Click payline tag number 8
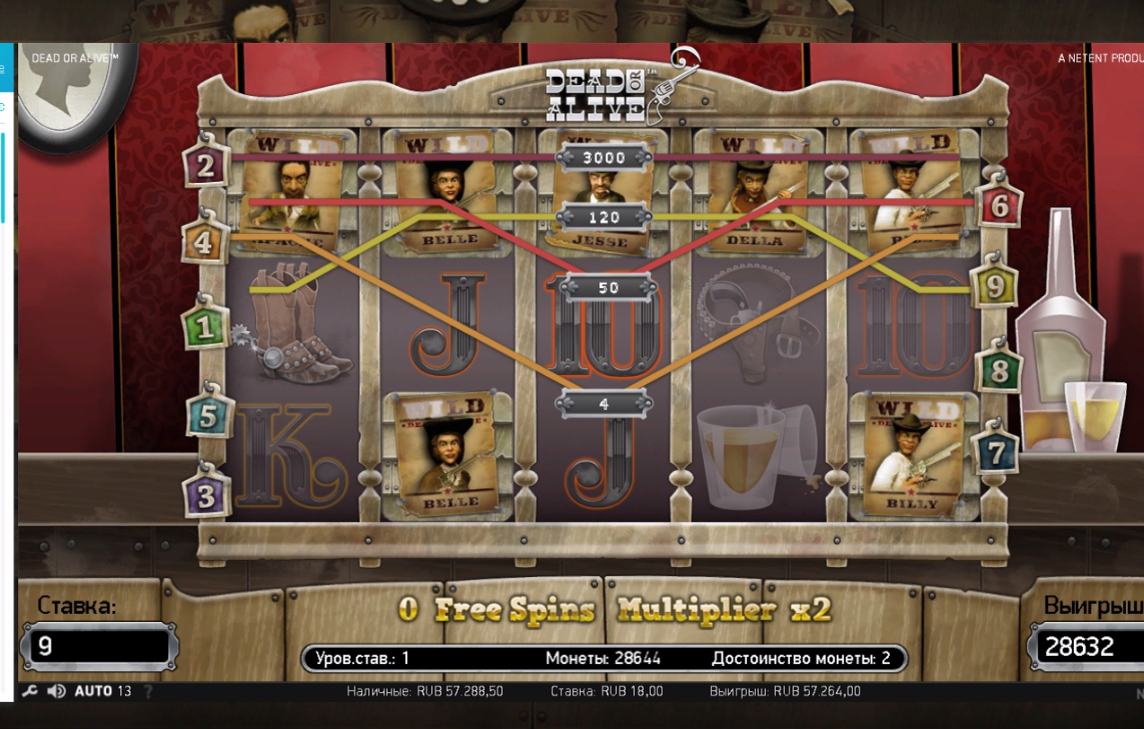Viewport: 1144px width, 729px height. coord(998,370)
